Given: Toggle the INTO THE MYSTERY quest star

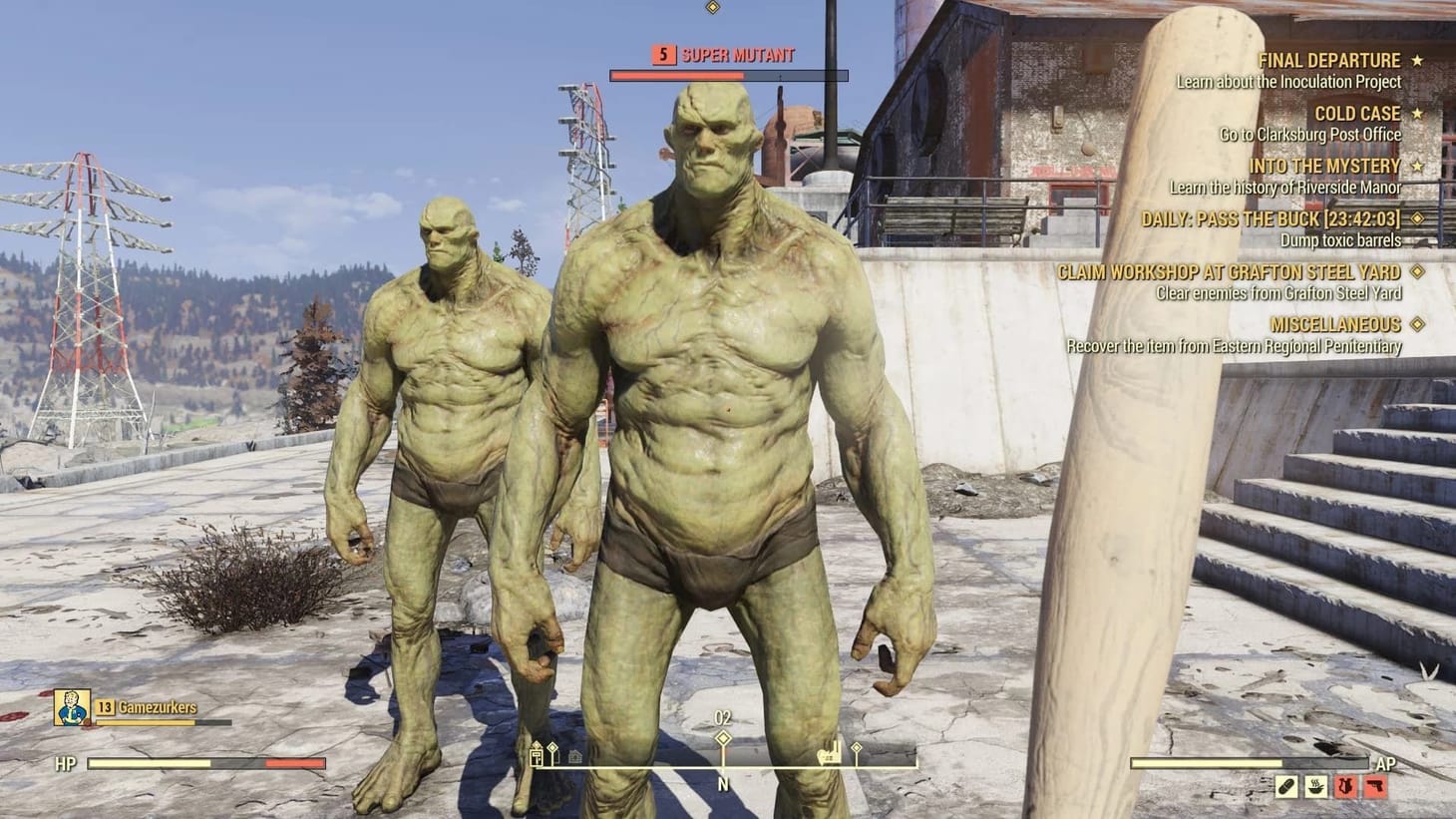Looking at the screenshot, I should point(1417,166).
